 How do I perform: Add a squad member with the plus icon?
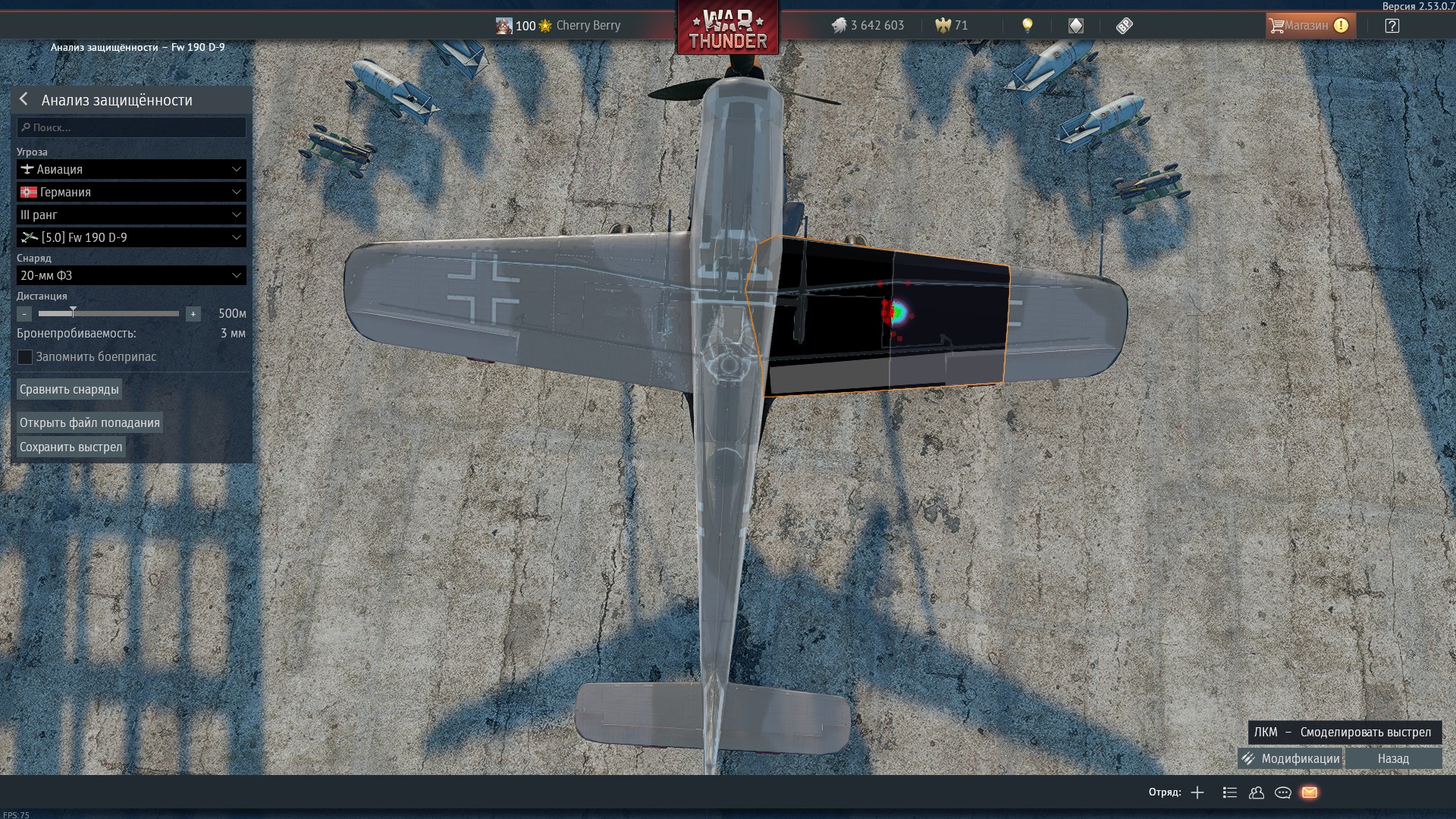[1197, 792]
